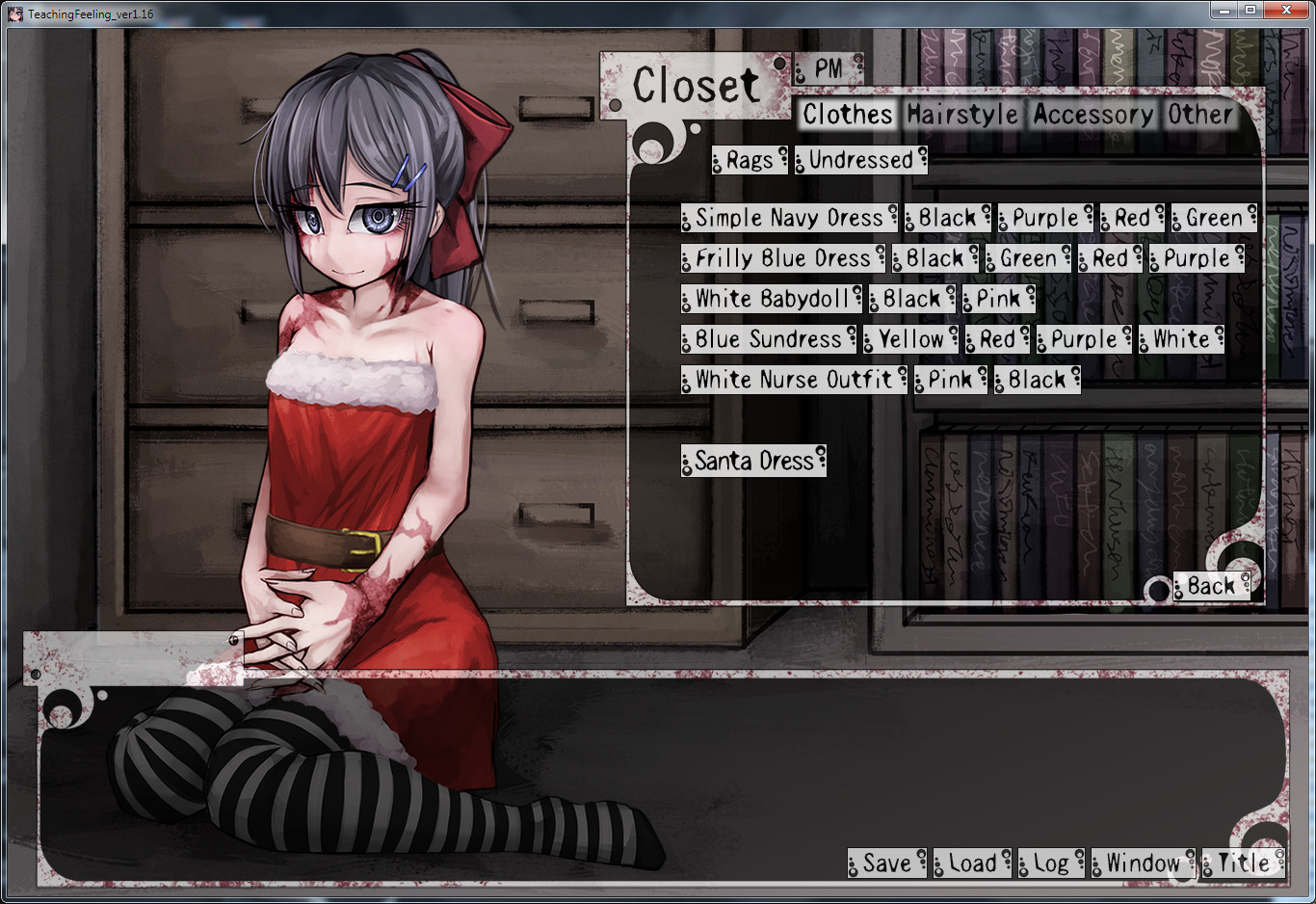Put on the Blue Sundress
Viewport: 1316px width, 904px height.
768,339
